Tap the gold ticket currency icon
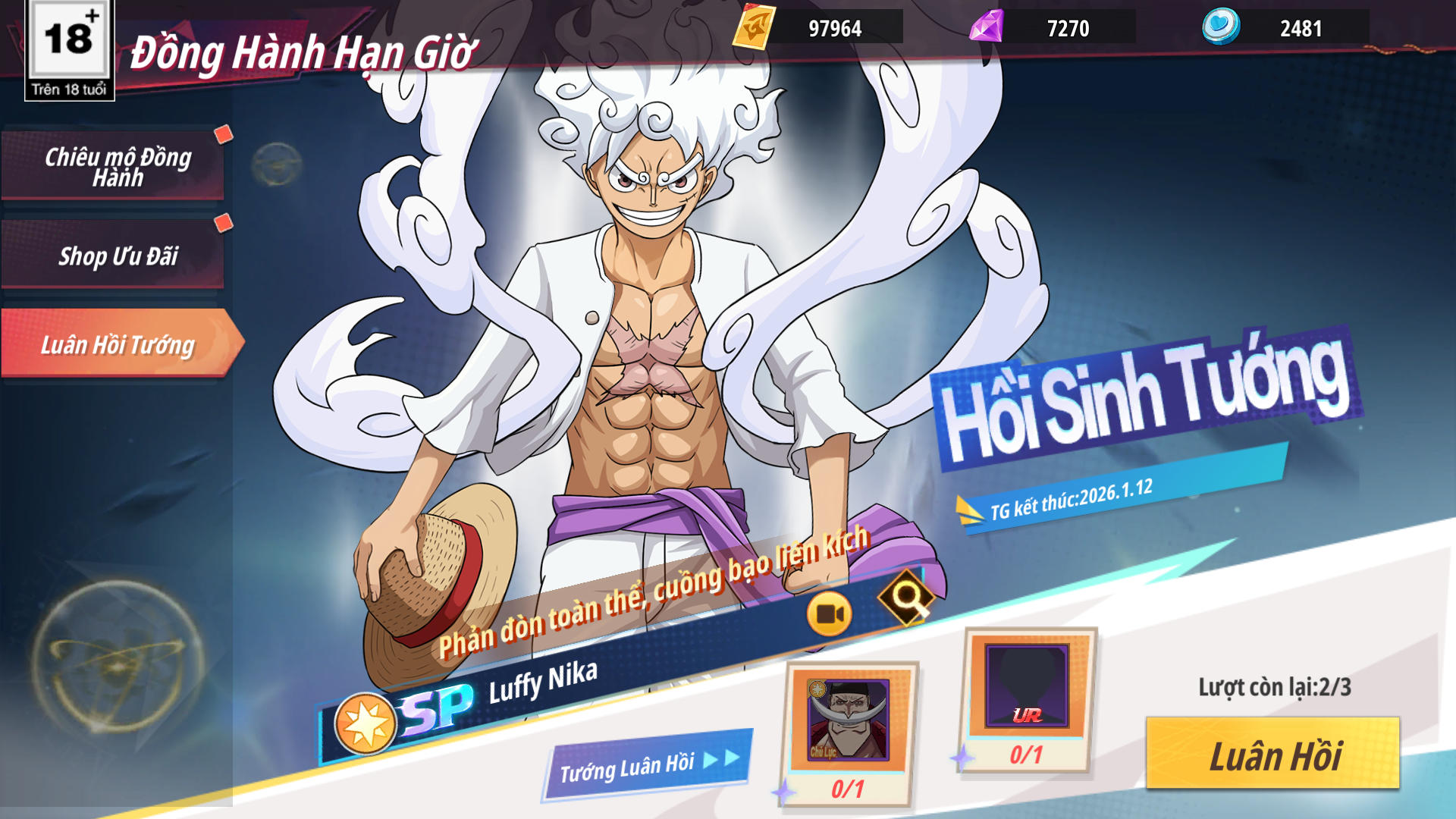Viewport: 1456px width, 819px height. 754,28
